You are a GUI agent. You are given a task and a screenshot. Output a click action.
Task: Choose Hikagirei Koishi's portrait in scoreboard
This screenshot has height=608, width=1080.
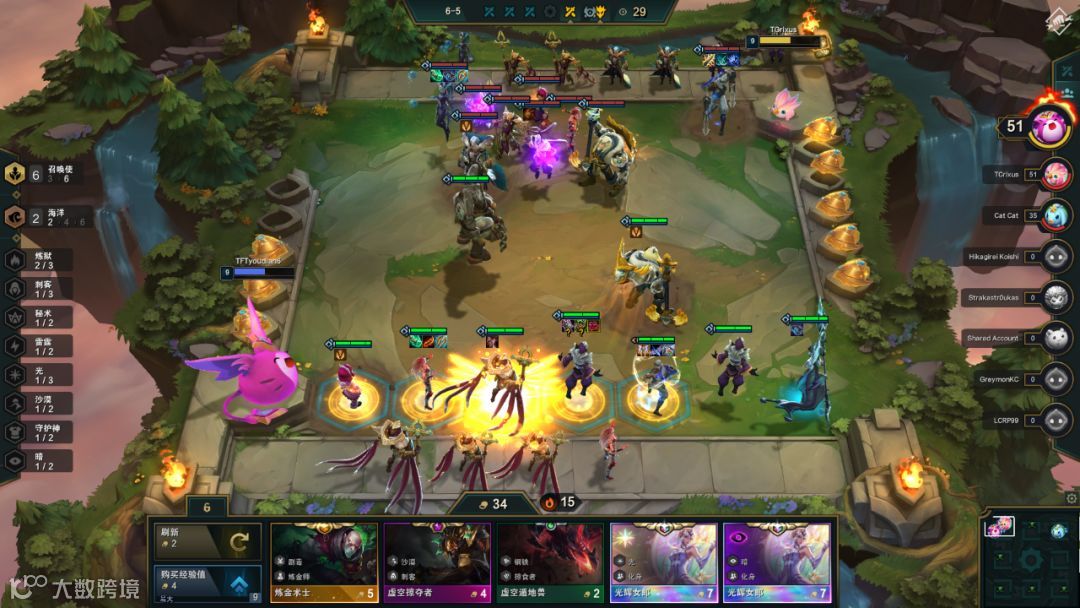[1056, 256]
